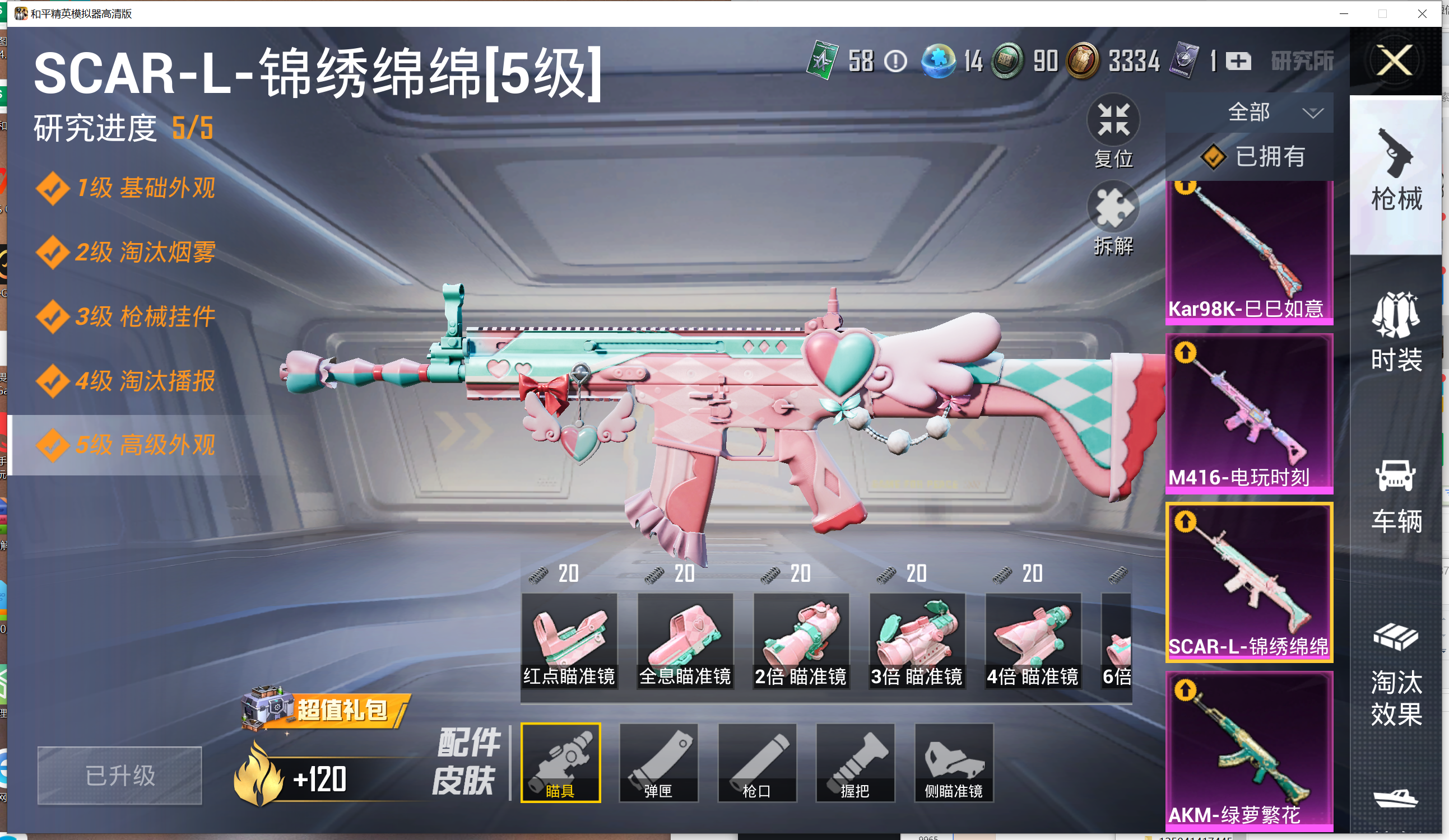Minimize the emulator window
Image resolution: width=1449 pixels, height=840 pixels.
1344,13
